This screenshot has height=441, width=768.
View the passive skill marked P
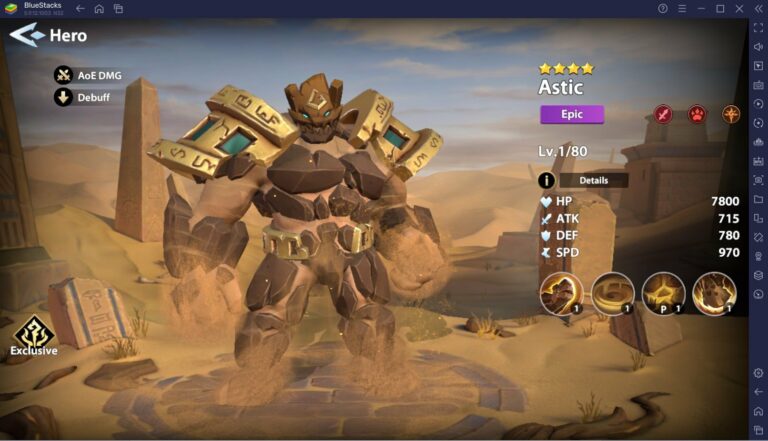click(x=663, y=293)
